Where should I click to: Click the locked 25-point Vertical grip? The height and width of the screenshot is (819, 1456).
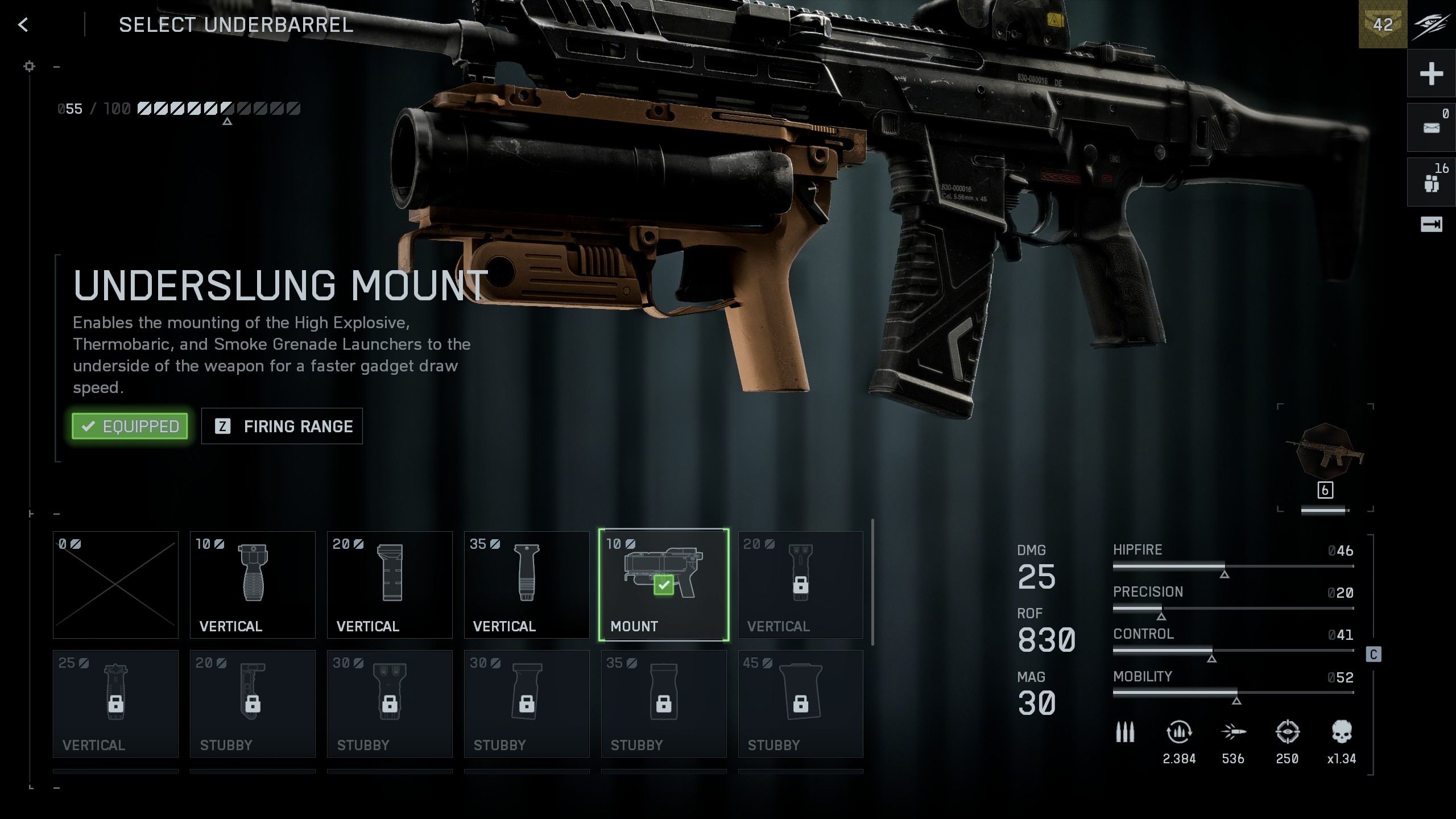click(115, 704)
